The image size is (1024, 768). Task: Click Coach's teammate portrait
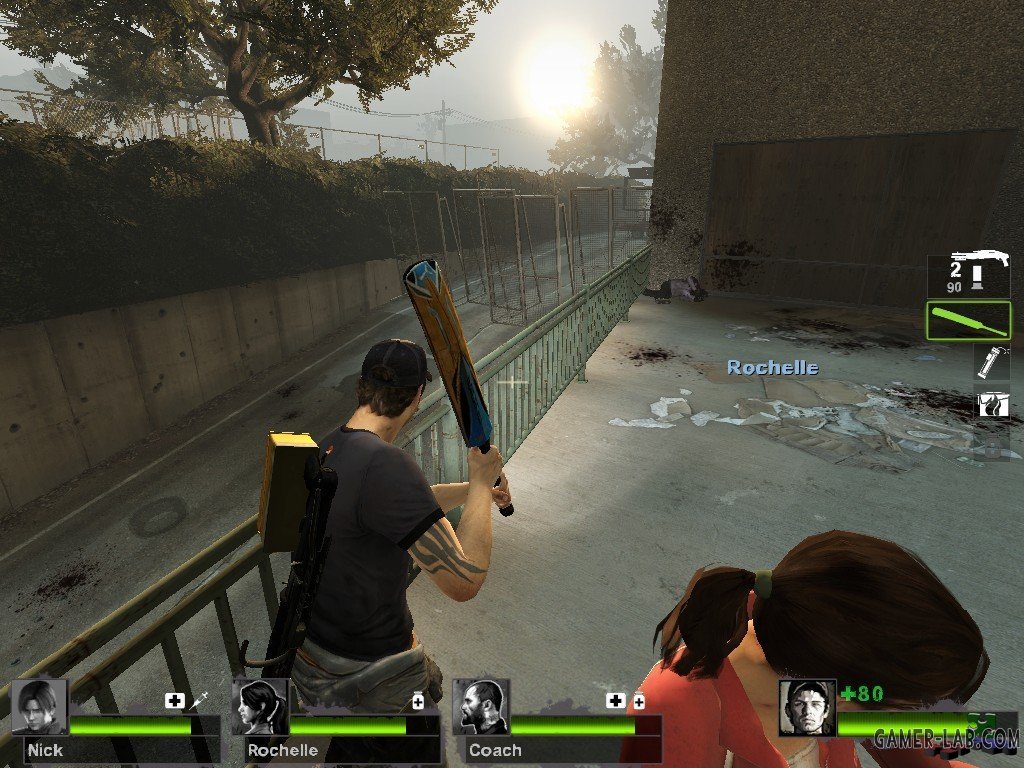coord(480,707)
